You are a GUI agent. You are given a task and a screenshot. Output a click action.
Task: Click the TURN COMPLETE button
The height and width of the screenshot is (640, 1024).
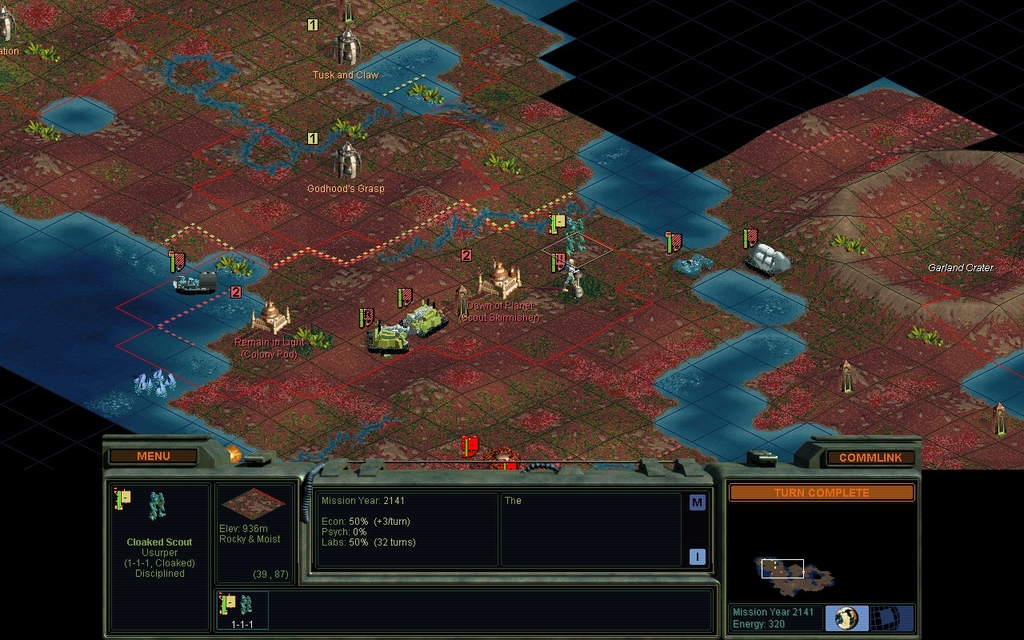(x=821, y=493)
